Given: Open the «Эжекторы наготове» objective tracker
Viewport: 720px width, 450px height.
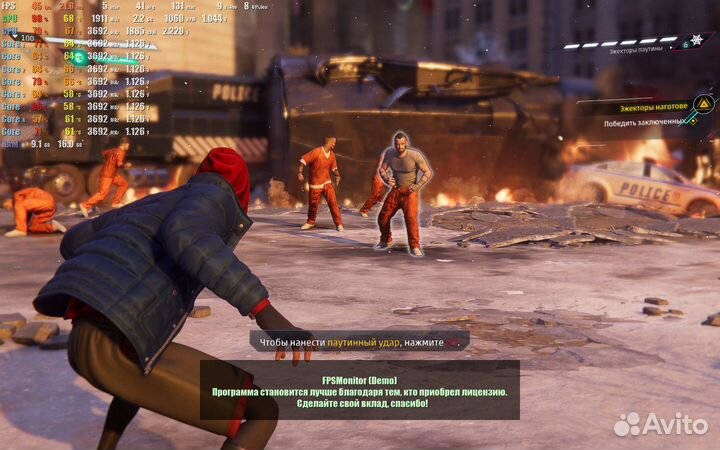Looking at the screenshot, I should [651, 105].
